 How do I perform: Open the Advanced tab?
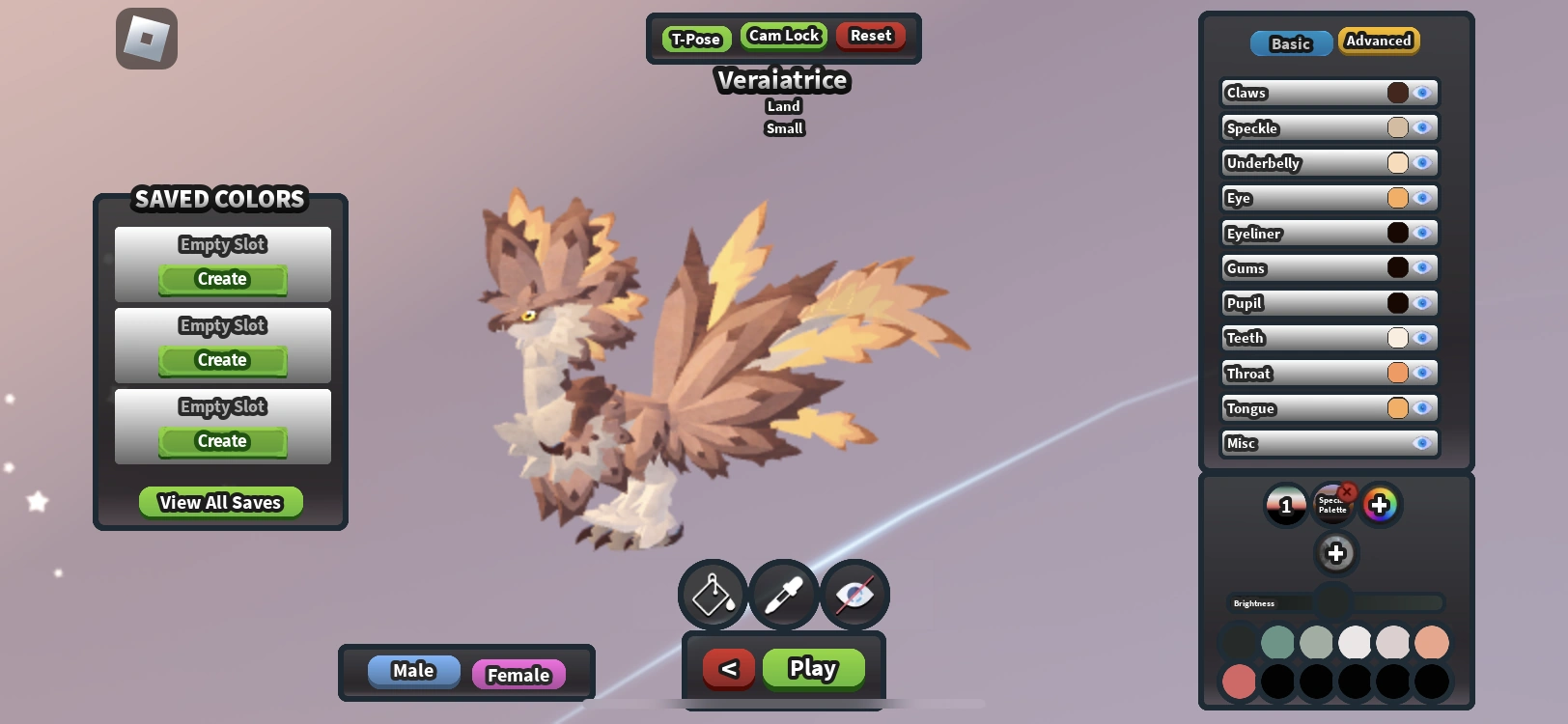(x=1379, y=42)
